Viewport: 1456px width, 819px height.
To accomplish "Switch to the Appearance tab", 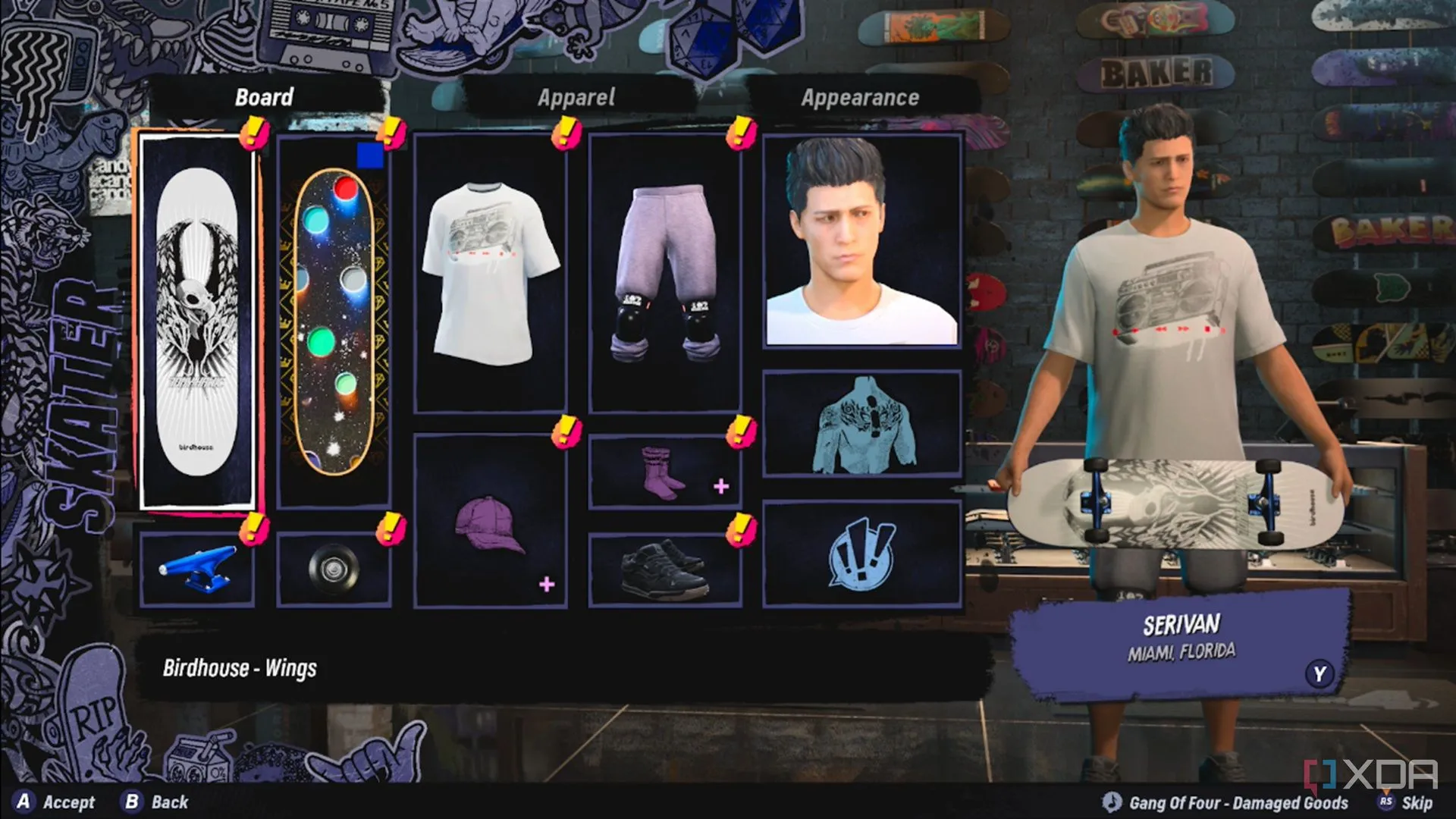I will tap(860, 96).
